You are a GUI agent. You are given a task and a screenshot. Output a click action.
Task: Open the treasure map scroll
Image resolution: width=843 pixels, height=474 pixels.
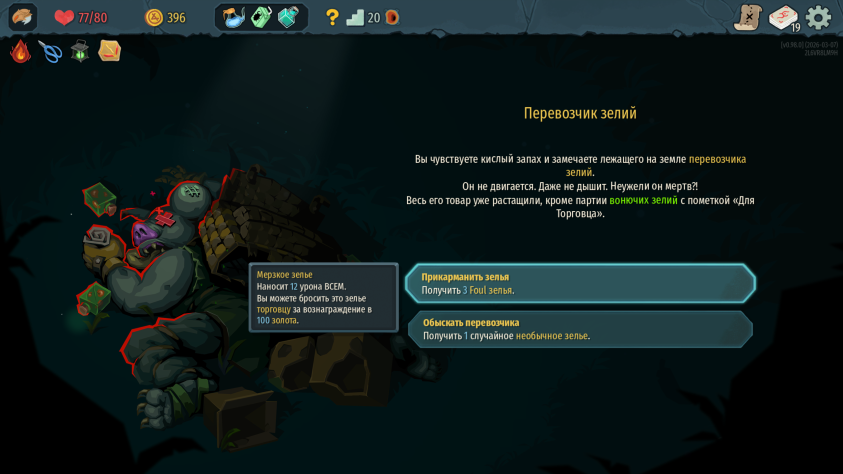[747, 17]
